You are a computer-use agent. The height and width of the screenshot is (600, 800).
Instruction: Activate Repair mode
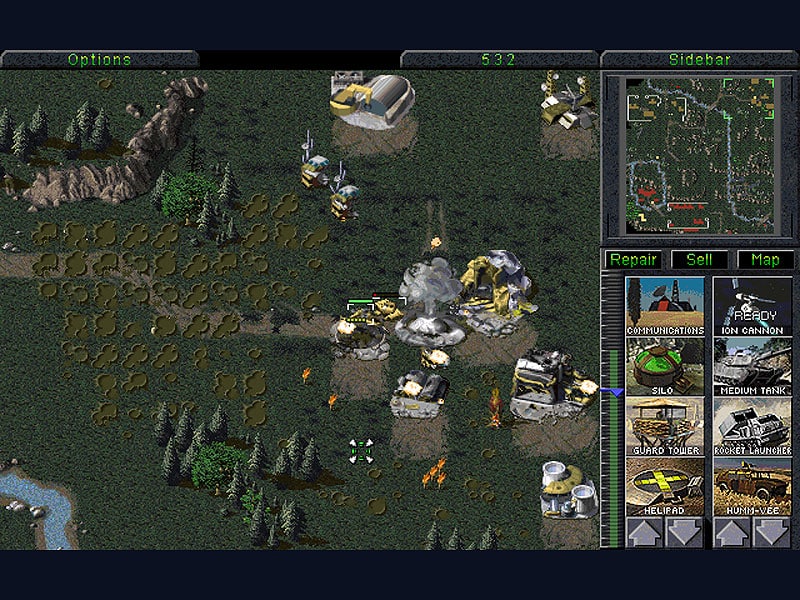(633, 260)
